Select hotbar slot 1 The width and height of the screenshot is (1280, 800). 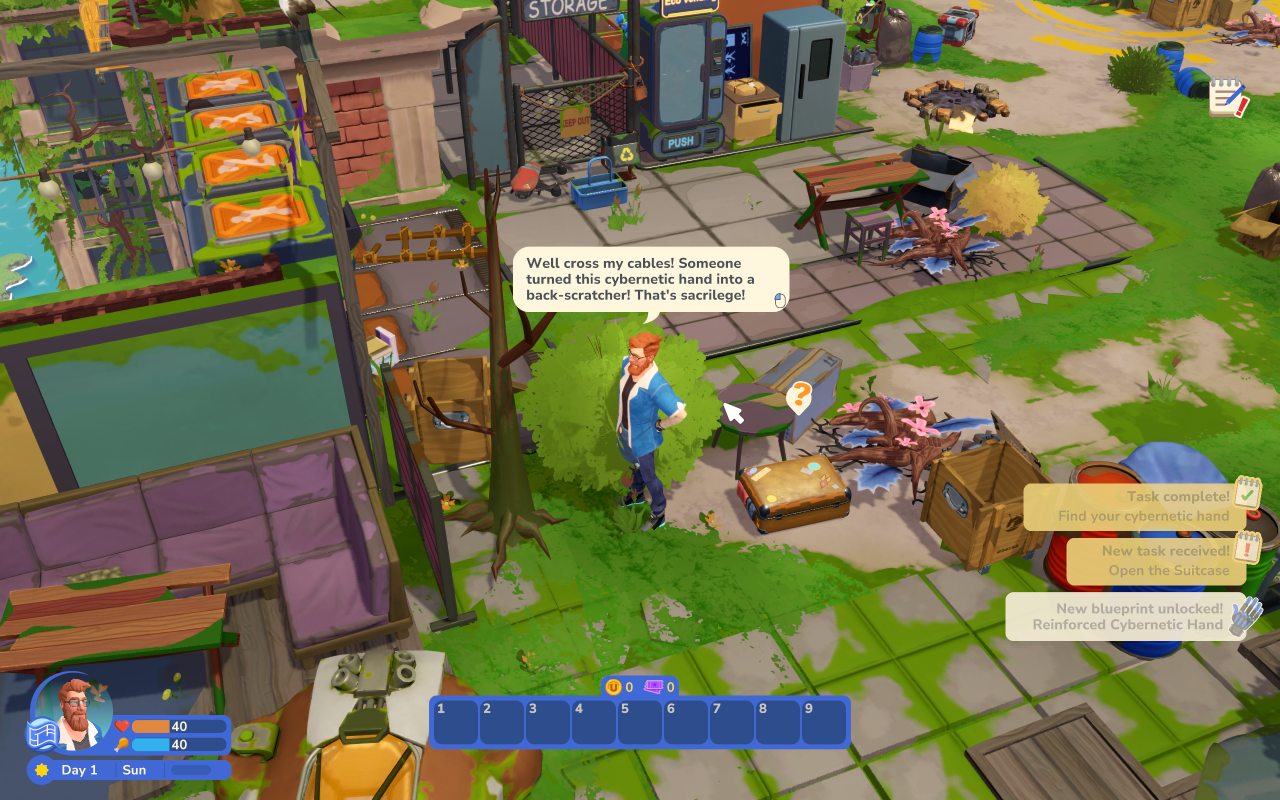click(455, 722)
